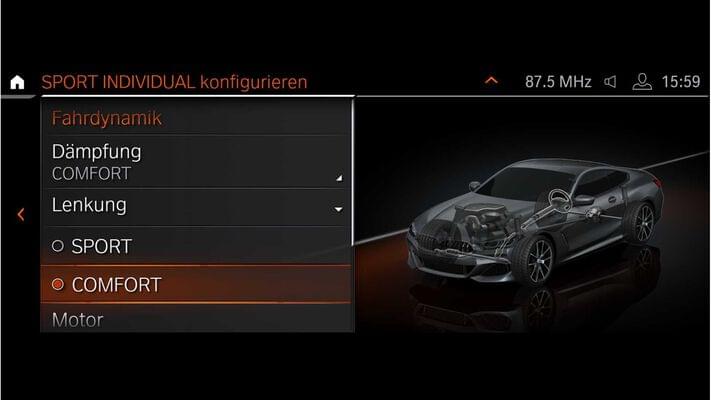Screen dimensions: 711x400
Task: Expand the orange up-arrow status panel
Action: (490, 81)
